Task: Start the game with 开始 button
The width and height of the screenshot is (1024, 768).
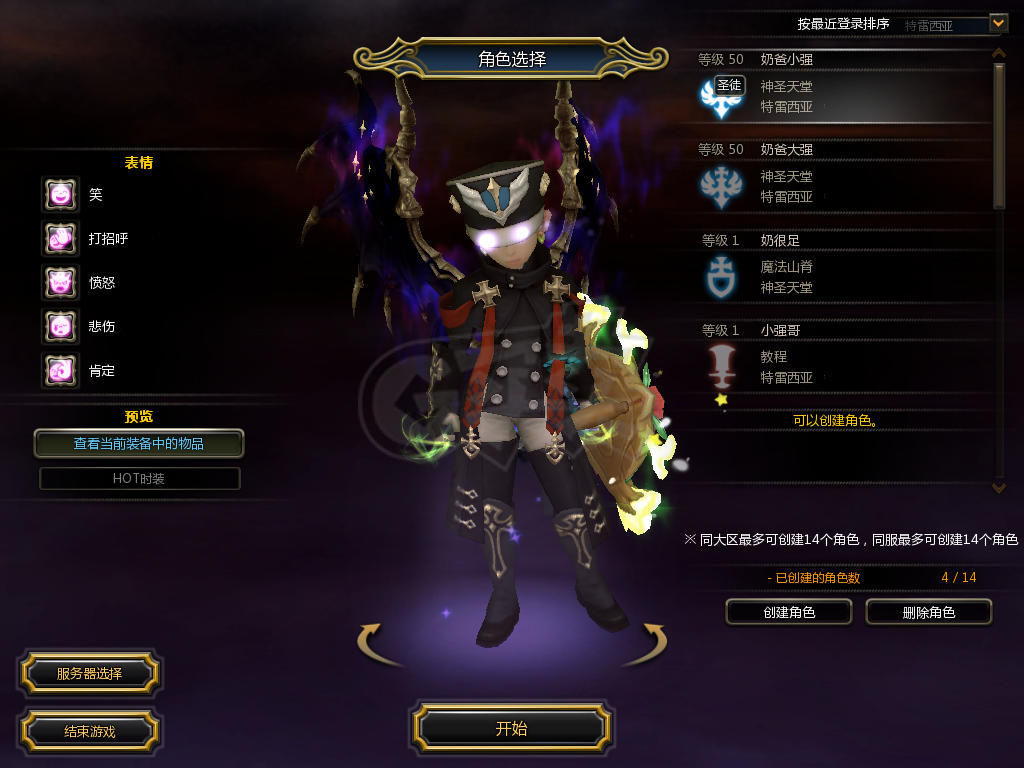Action: click(511, 728)
